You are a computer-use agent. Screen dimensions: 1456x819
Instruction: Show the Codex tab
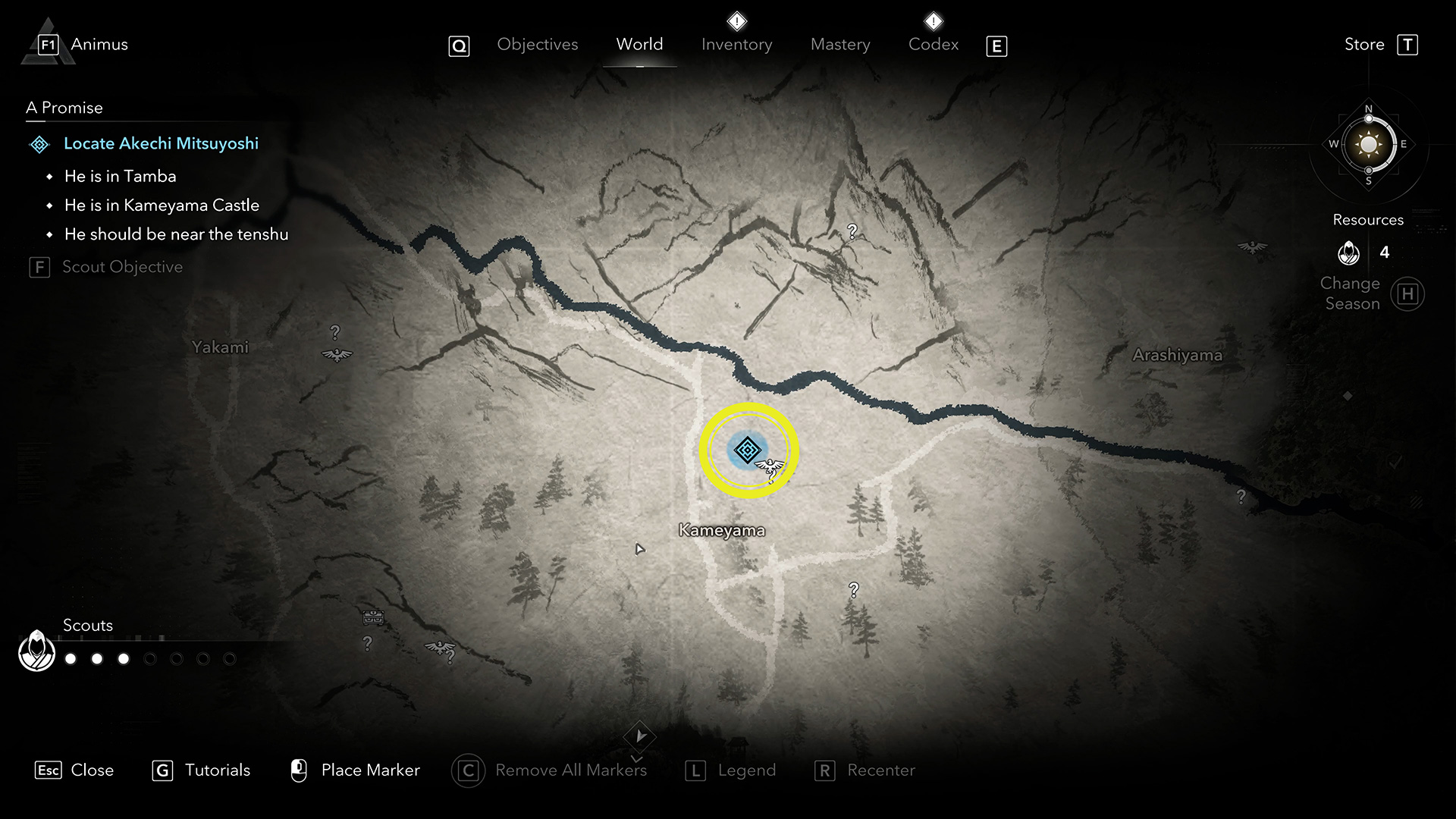pos(934,45)
